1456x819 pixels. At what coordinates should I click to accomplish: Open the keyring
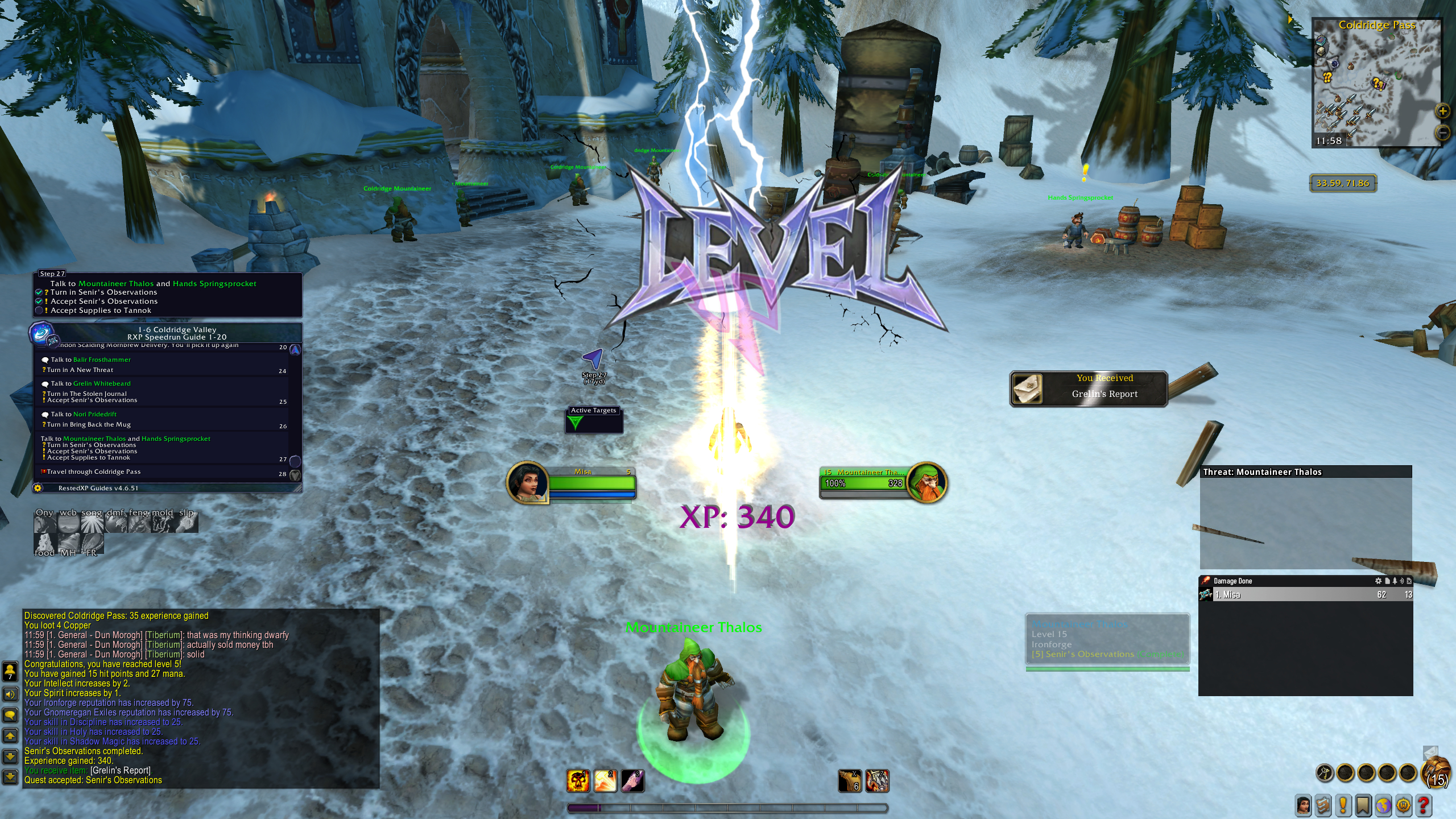point(1325,773)
